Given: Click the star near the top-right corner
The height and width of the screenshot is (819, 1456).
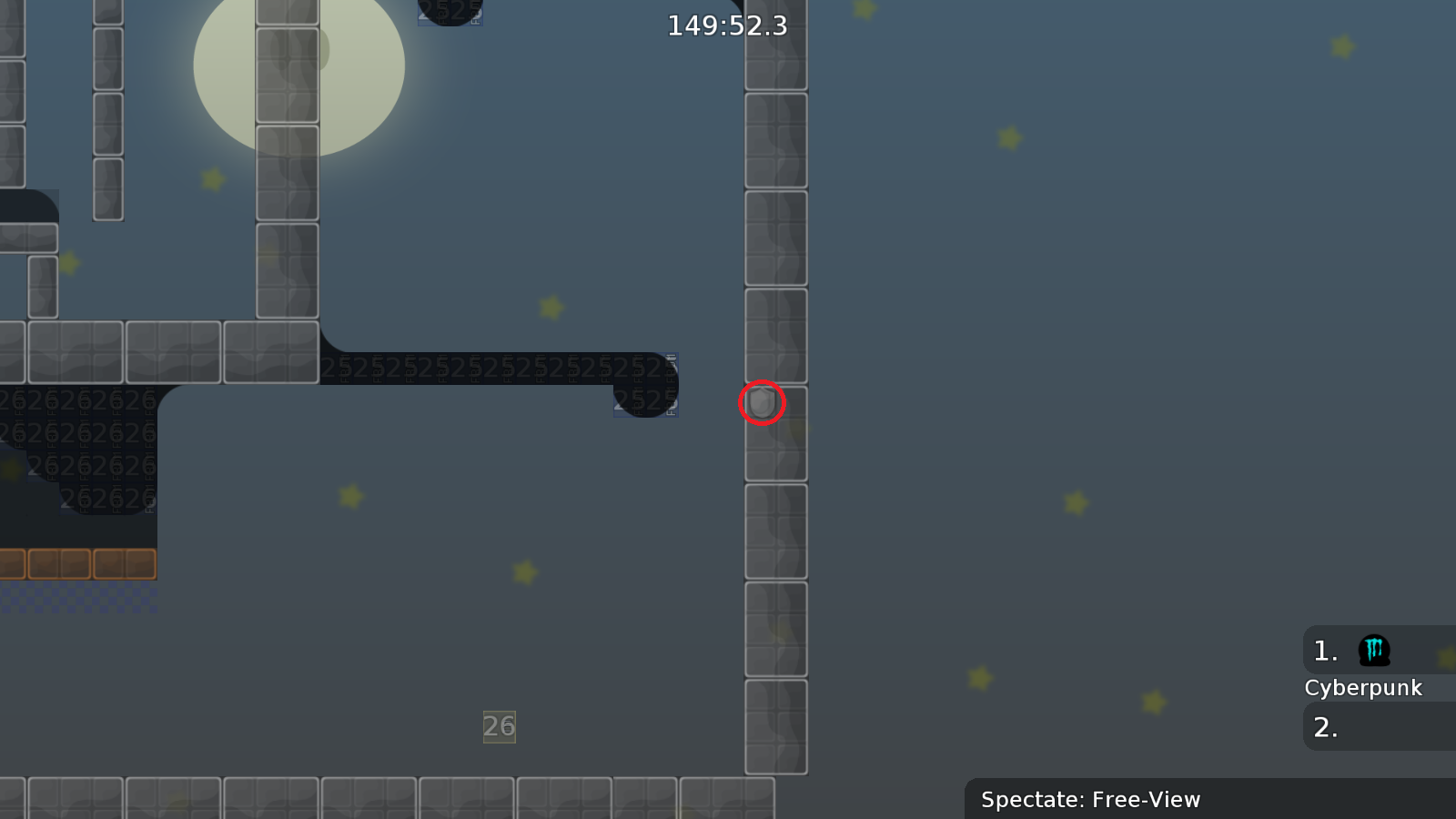Looking at the screenshot, I should pyautogui.click(x=1342, y=45).
